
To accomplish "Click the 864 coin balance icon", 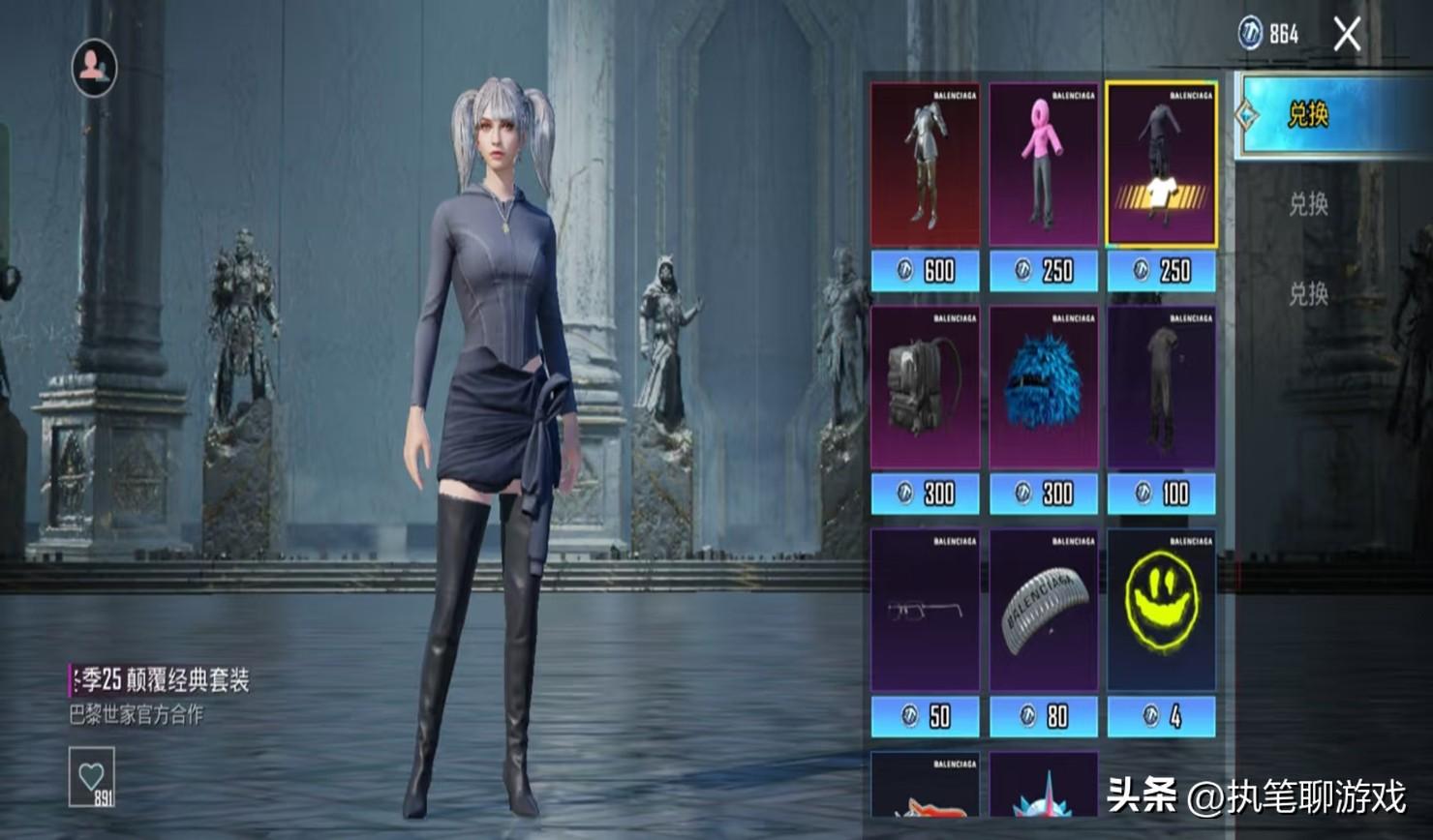I will click(1251, 34).
